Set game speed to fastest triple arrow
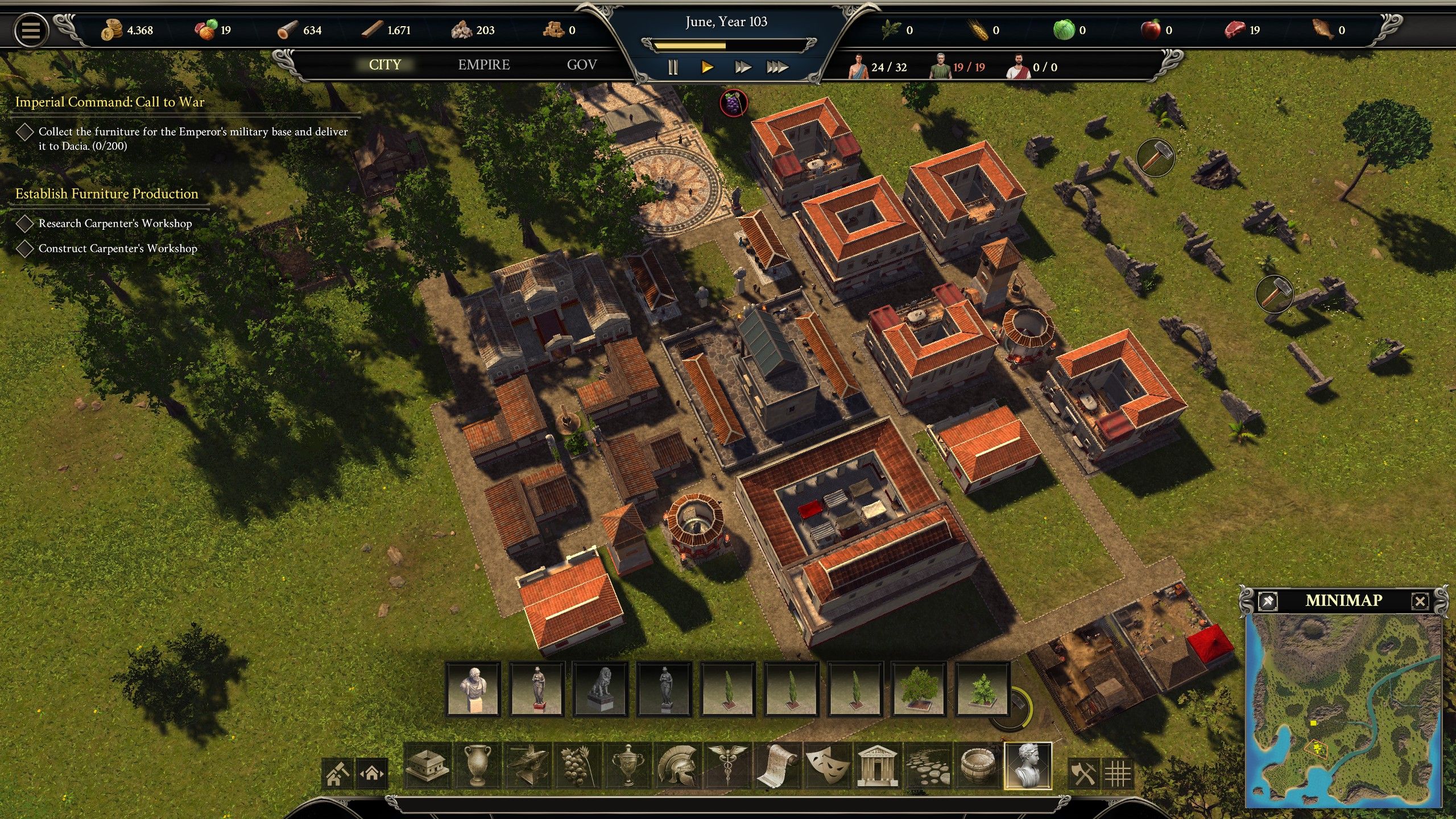1456x819 pixels. tap(777, 68)
